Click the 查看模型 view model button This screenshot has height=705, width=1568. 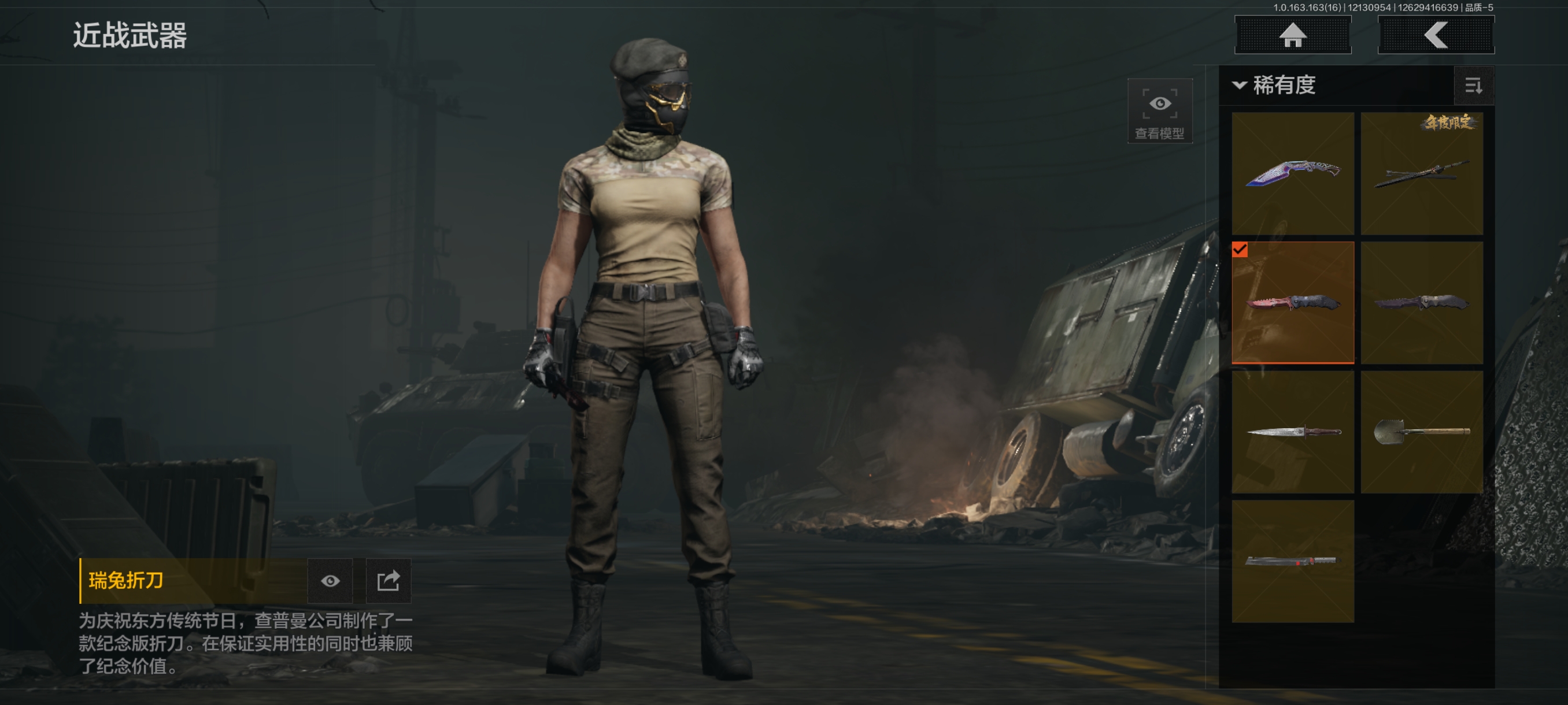point(1159,111)
